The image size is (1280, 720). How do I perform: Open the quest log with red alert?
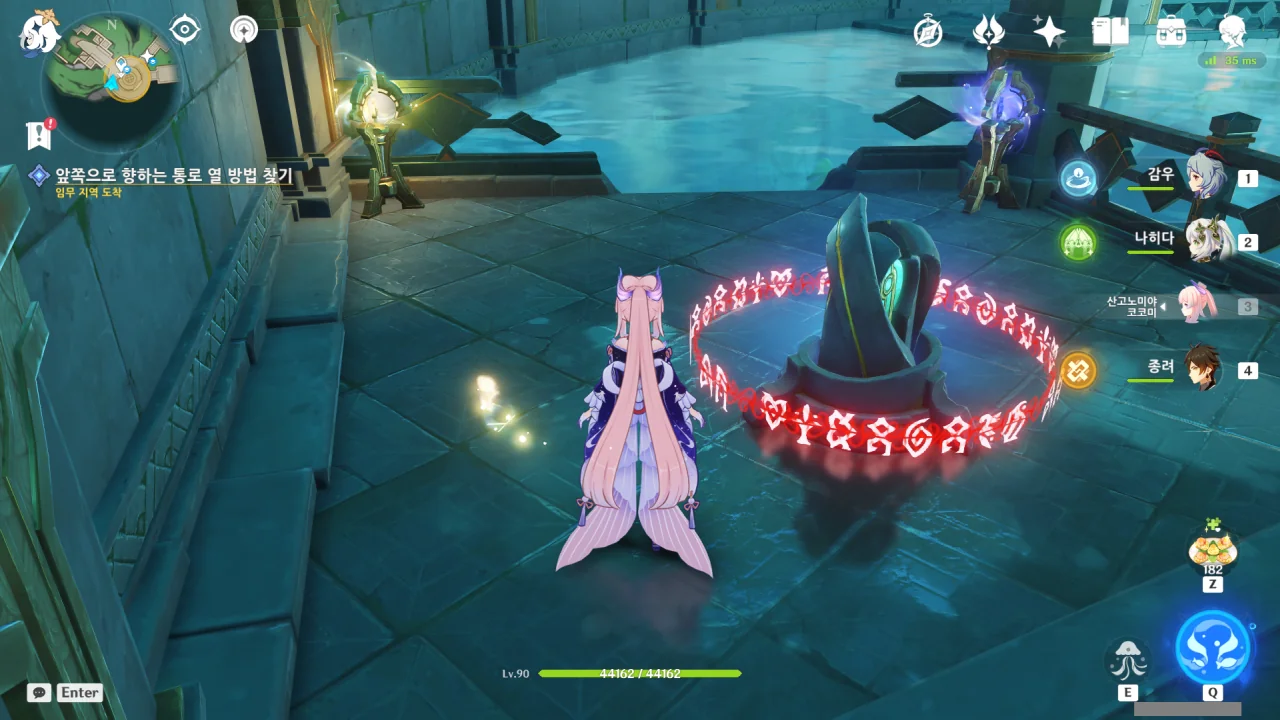pyautogui.click(x=40, y=134)
